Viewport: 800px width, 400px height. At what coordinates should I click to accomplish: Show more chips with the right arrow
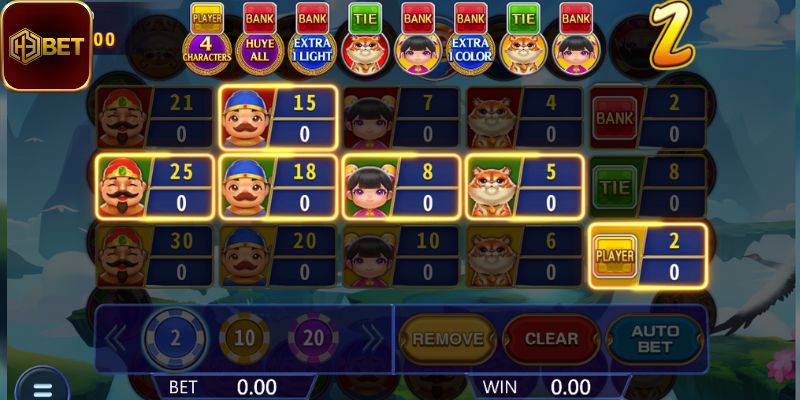tap(372, 338)
